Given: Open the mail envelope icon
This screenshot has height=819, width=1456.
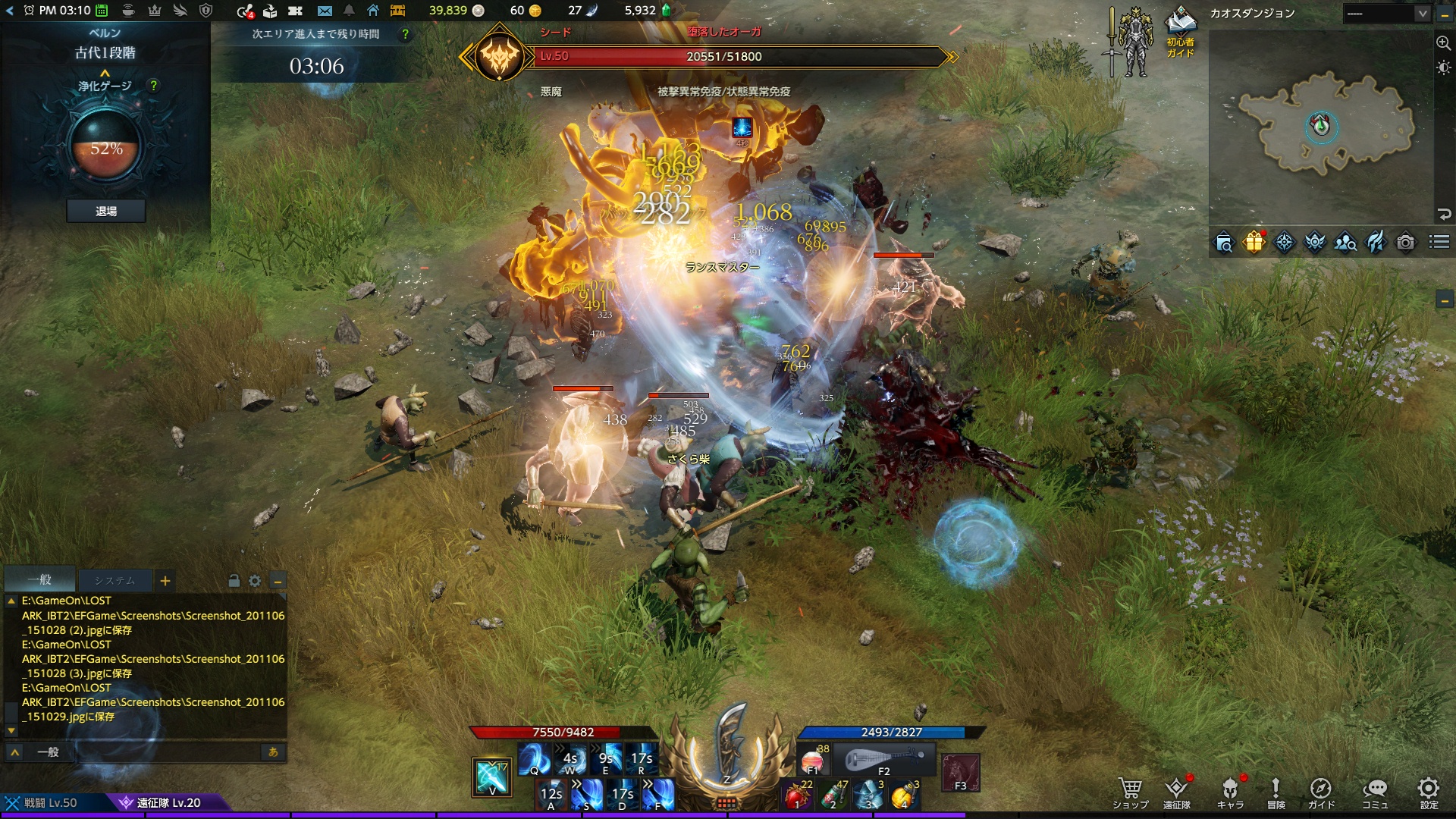Looking at the screenshot, I should coord(325,11).
